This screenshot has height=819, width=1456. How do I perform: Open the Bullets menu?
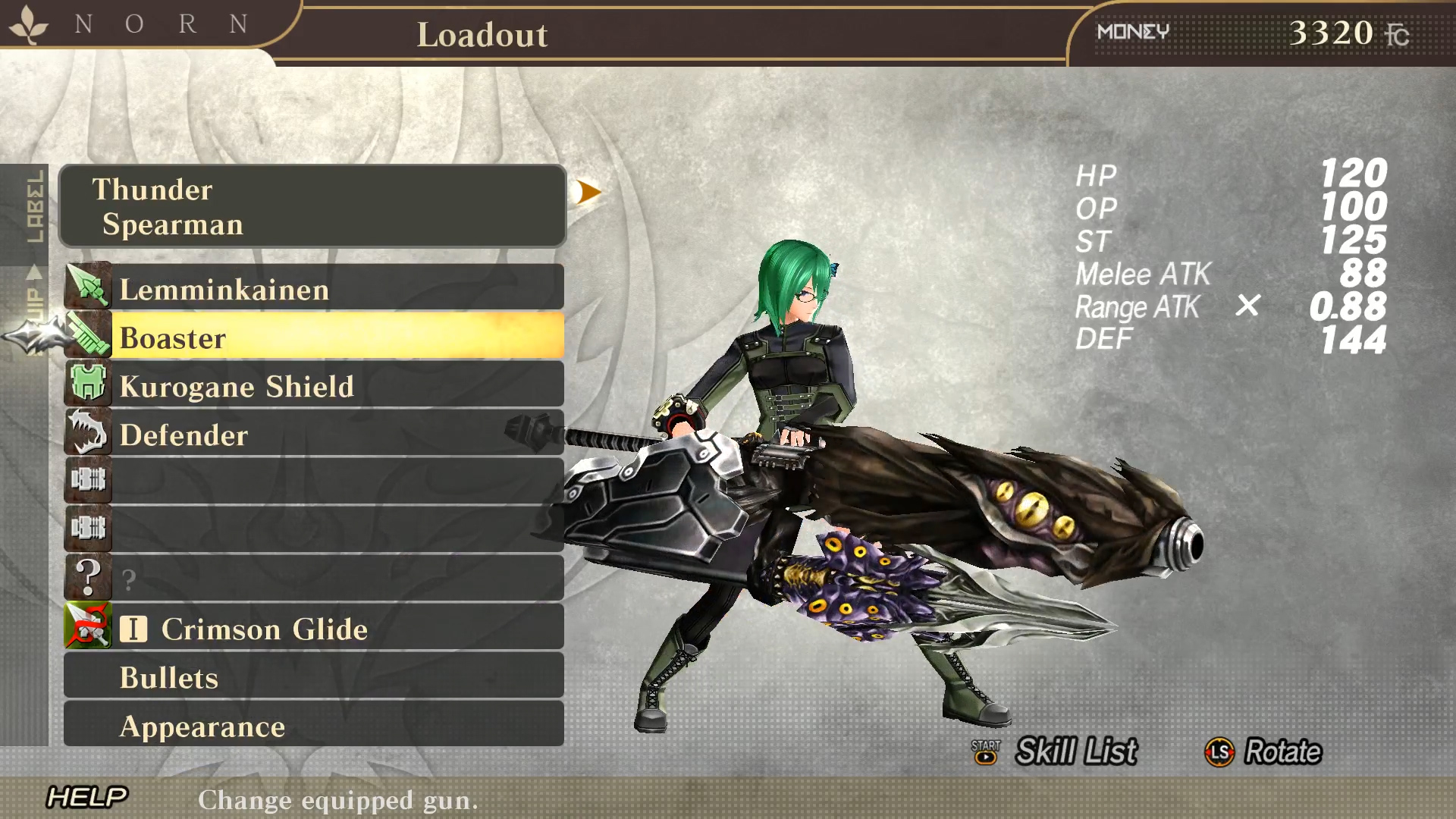(314, 677)
